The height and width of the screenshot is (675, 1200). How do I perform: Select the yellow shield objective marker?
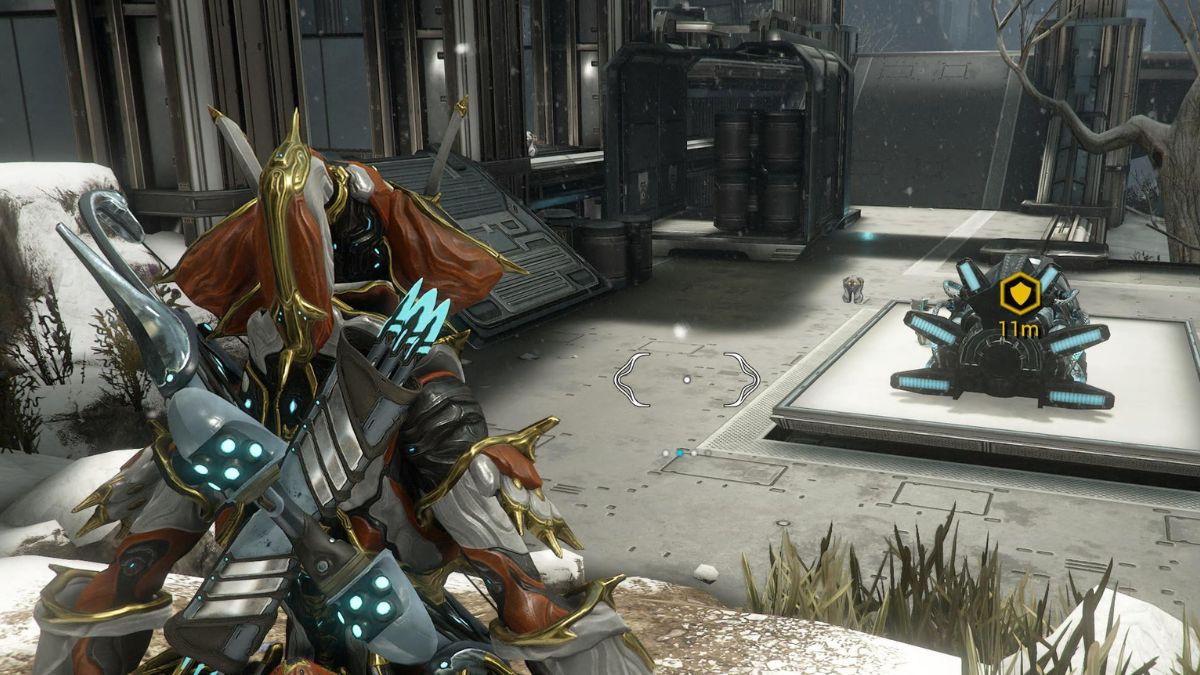[x=1019, y=293]
